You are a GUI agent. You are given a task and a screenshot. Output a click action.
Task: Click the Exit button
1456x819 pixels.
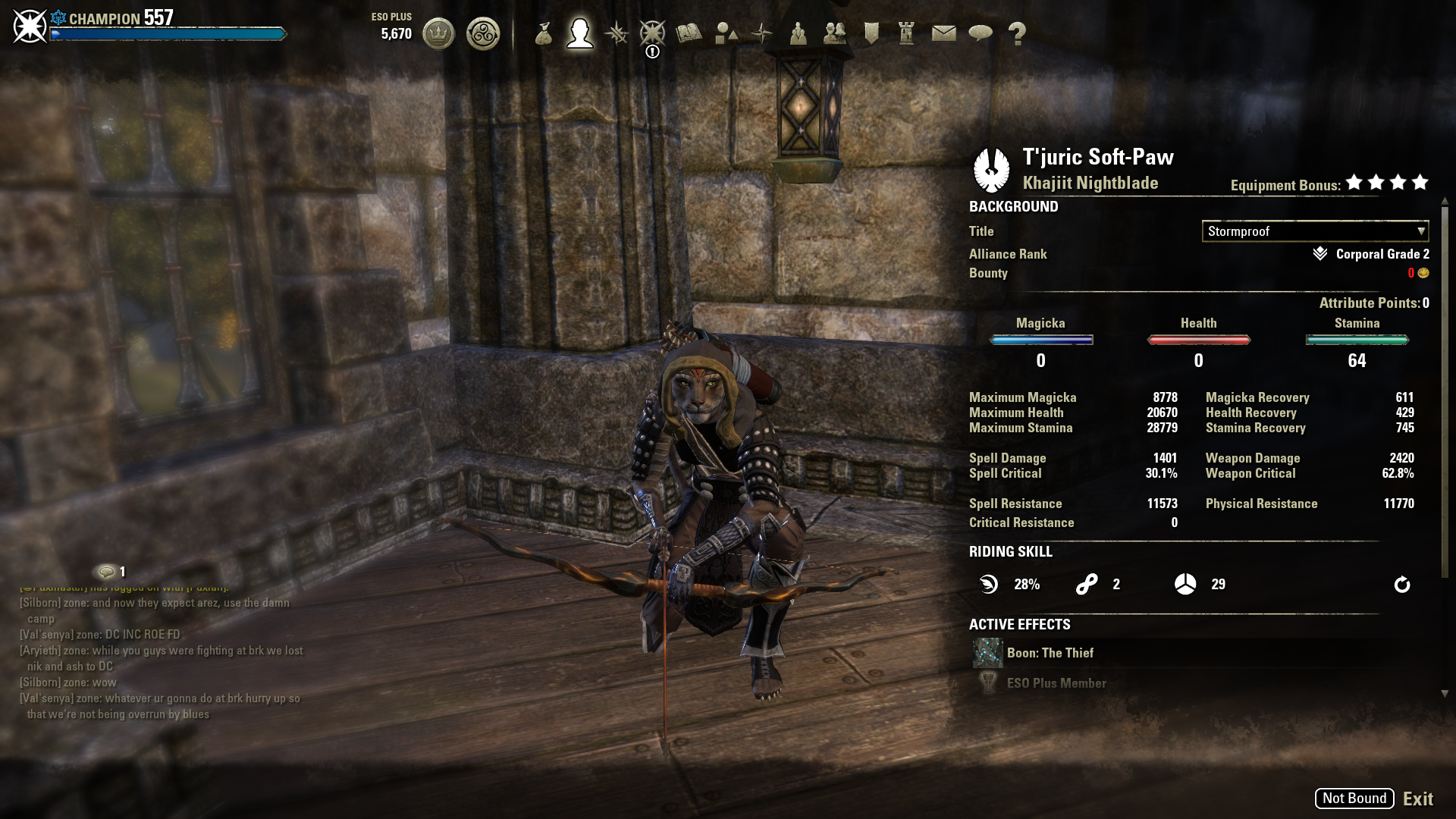pos(1417,799)
